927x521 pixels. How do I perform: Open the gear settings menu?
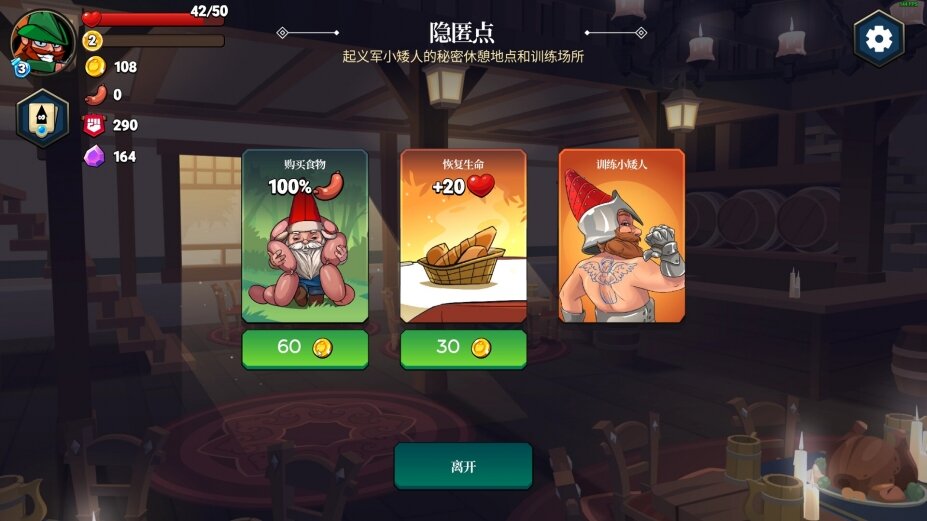click(x=878, y=39)
